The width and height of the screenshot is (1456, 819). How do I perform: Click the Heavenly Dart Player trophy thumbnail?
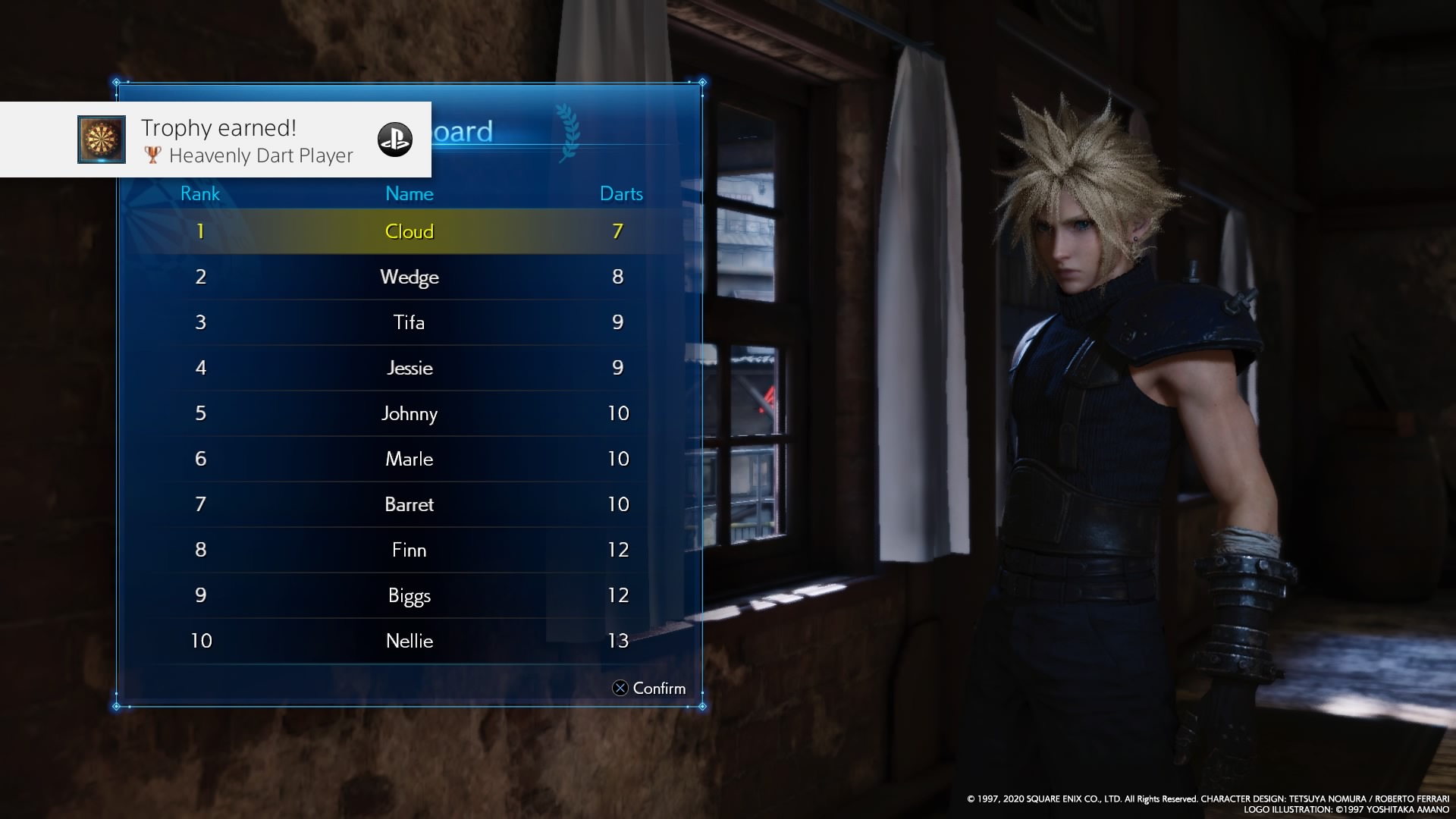coord(102,140)
